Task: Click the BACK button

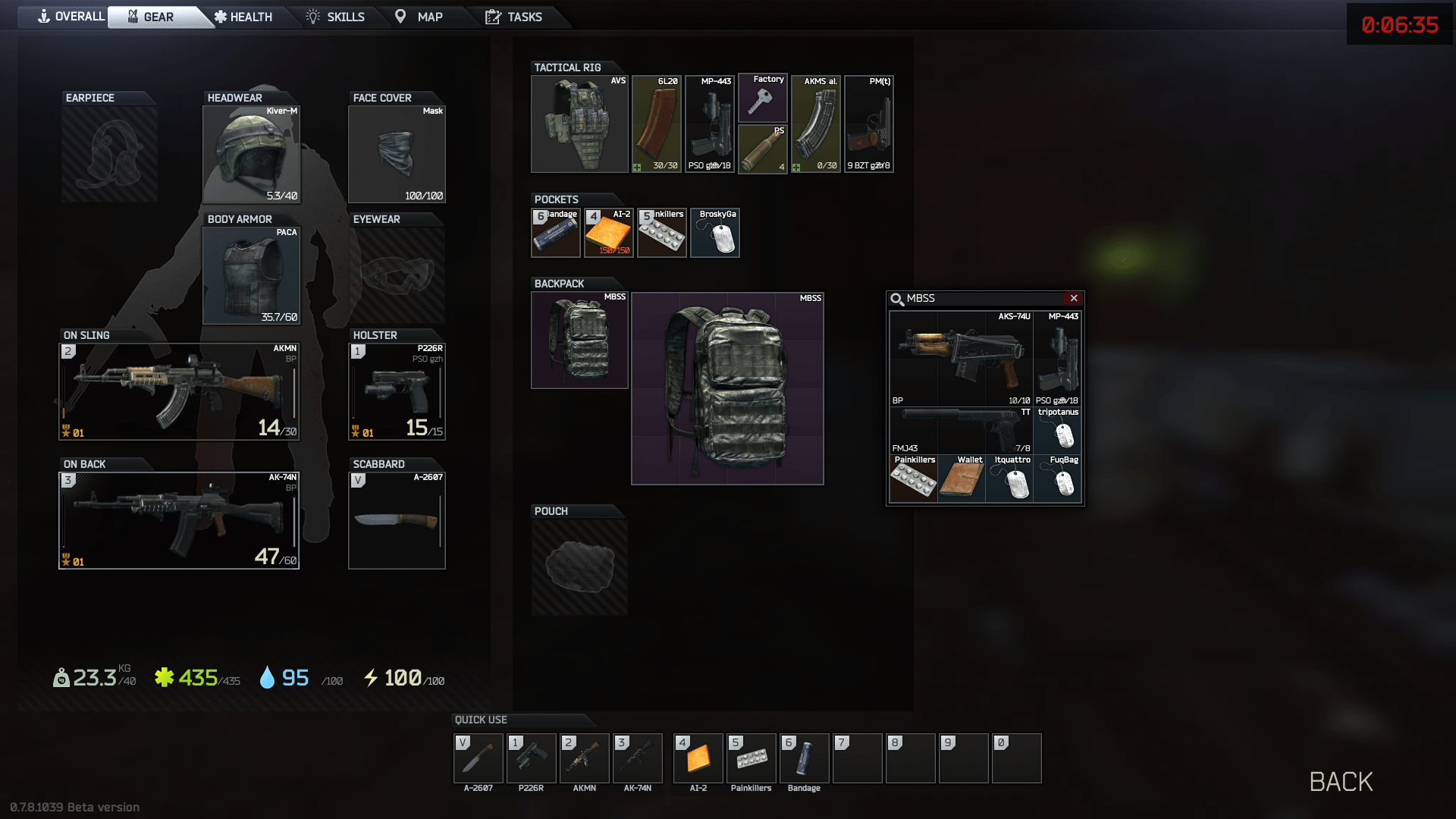Action: pos(1341,781)
